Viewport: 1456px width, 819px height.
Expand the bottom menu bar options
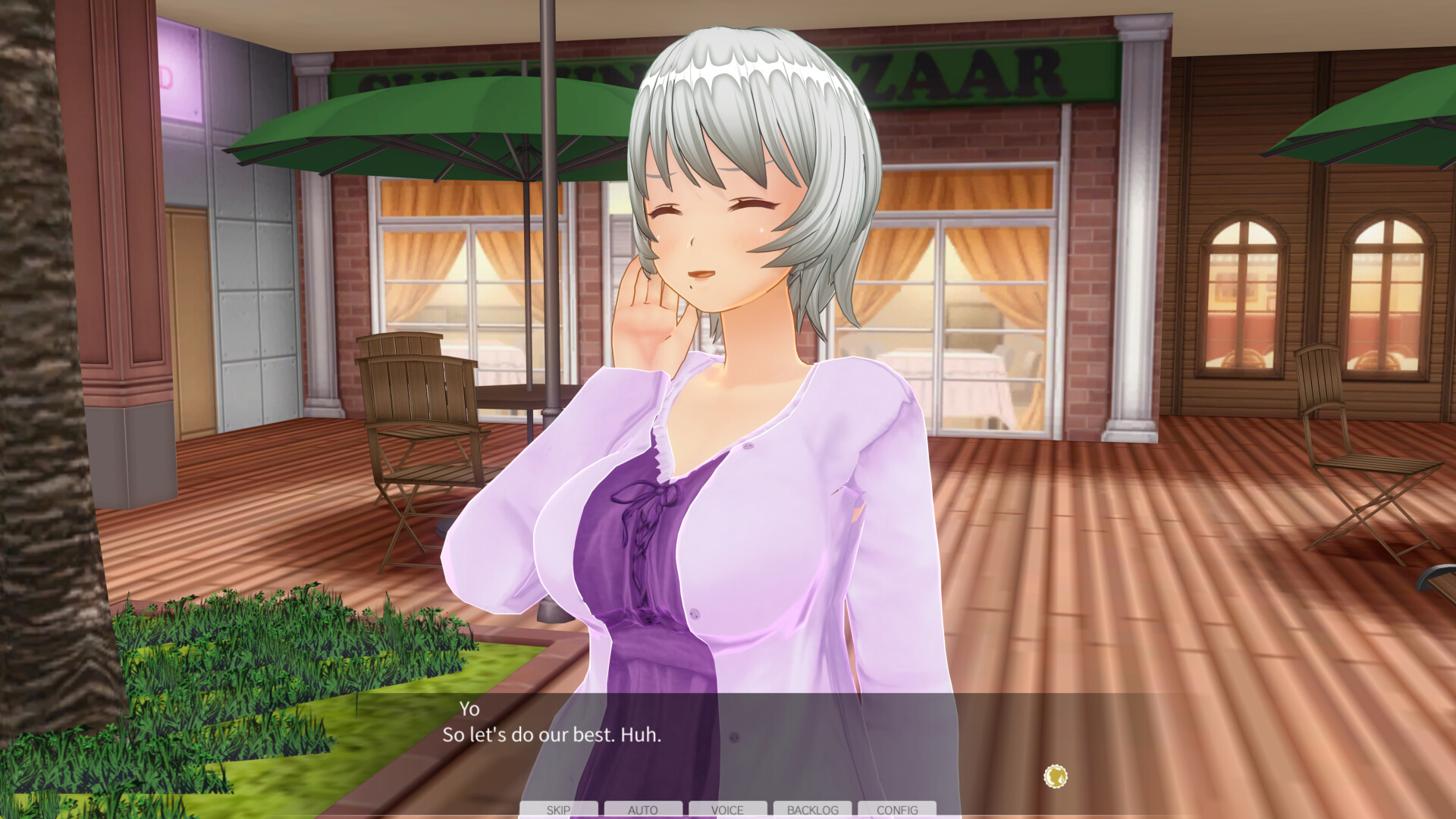[728, 810]
